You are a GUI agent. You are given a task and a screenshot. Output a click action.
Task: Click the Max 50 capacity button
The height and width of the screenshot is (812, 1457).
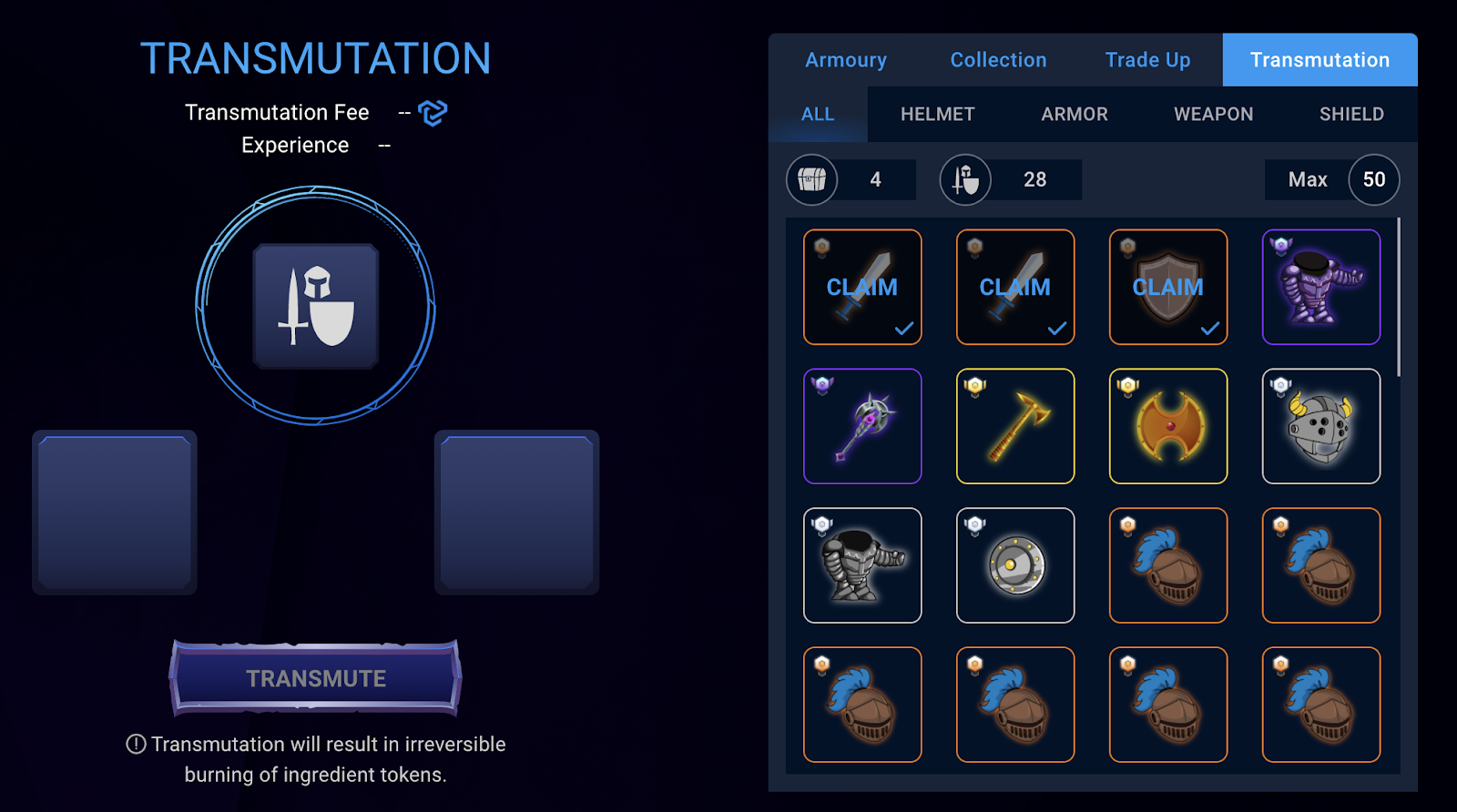(1373, 179)
